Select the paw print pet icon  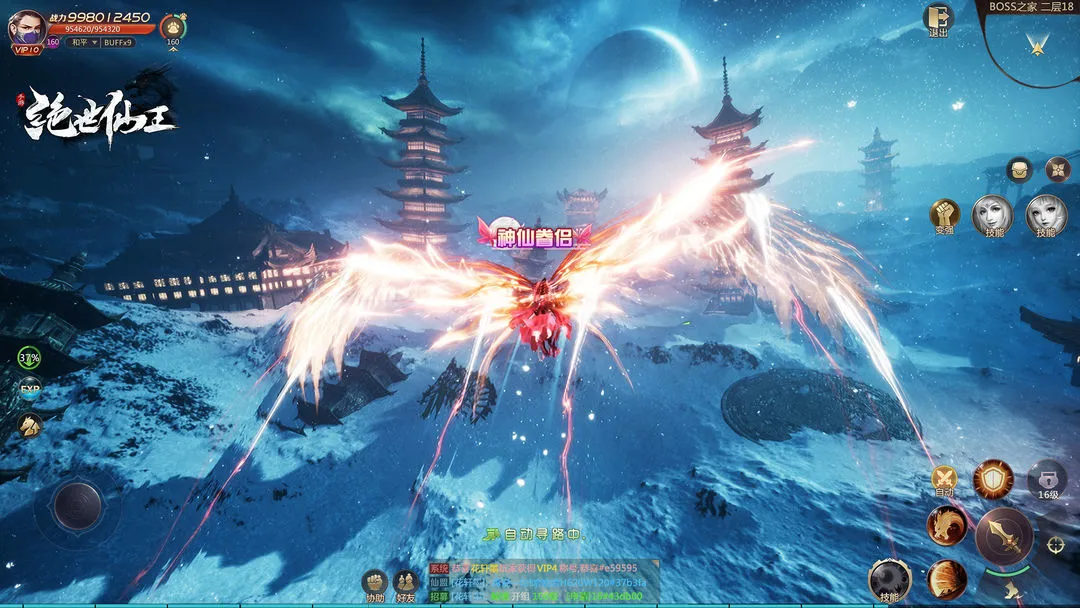(x=173, y=26)
